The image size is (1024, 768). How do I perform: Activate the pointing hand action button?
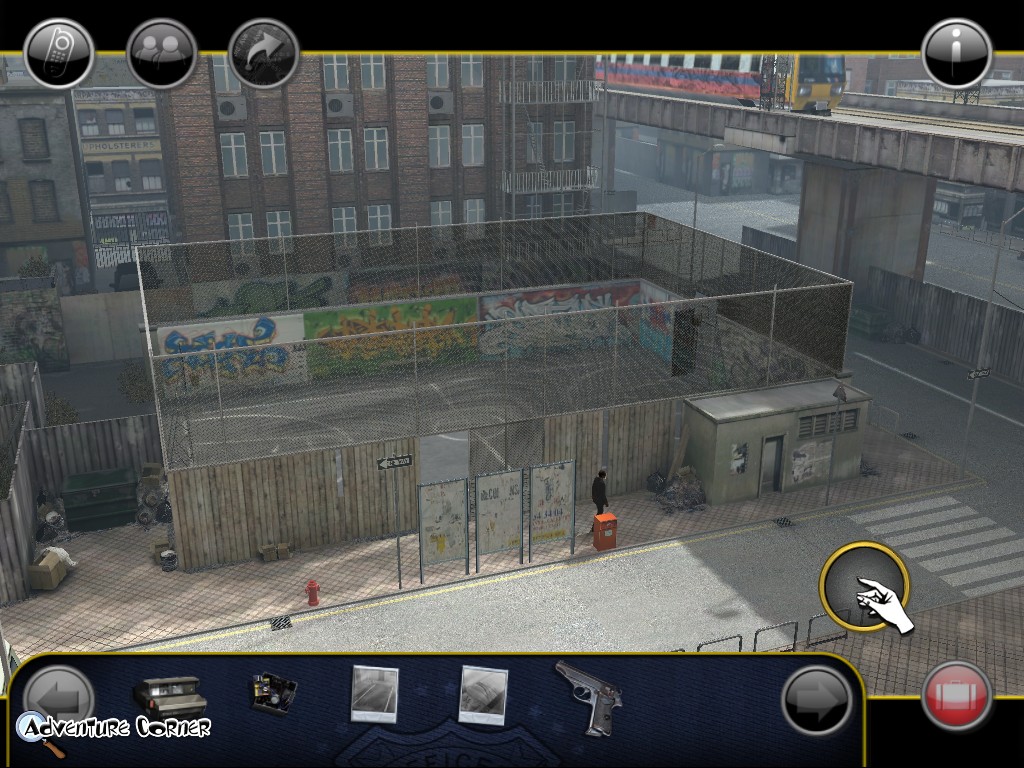(x=864, y=587)
